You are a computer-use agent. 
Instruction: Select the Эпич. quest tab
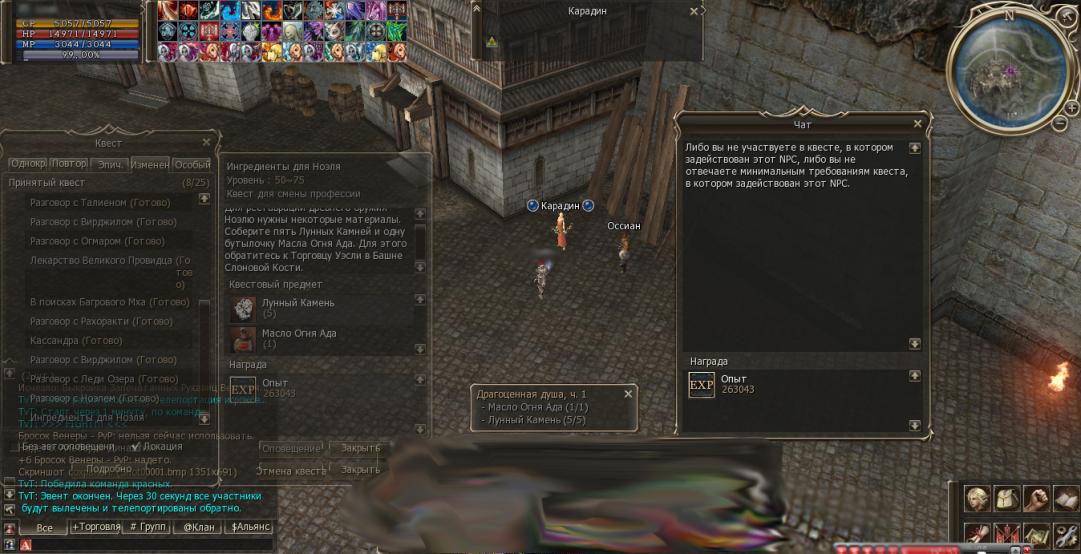(109, 164)
